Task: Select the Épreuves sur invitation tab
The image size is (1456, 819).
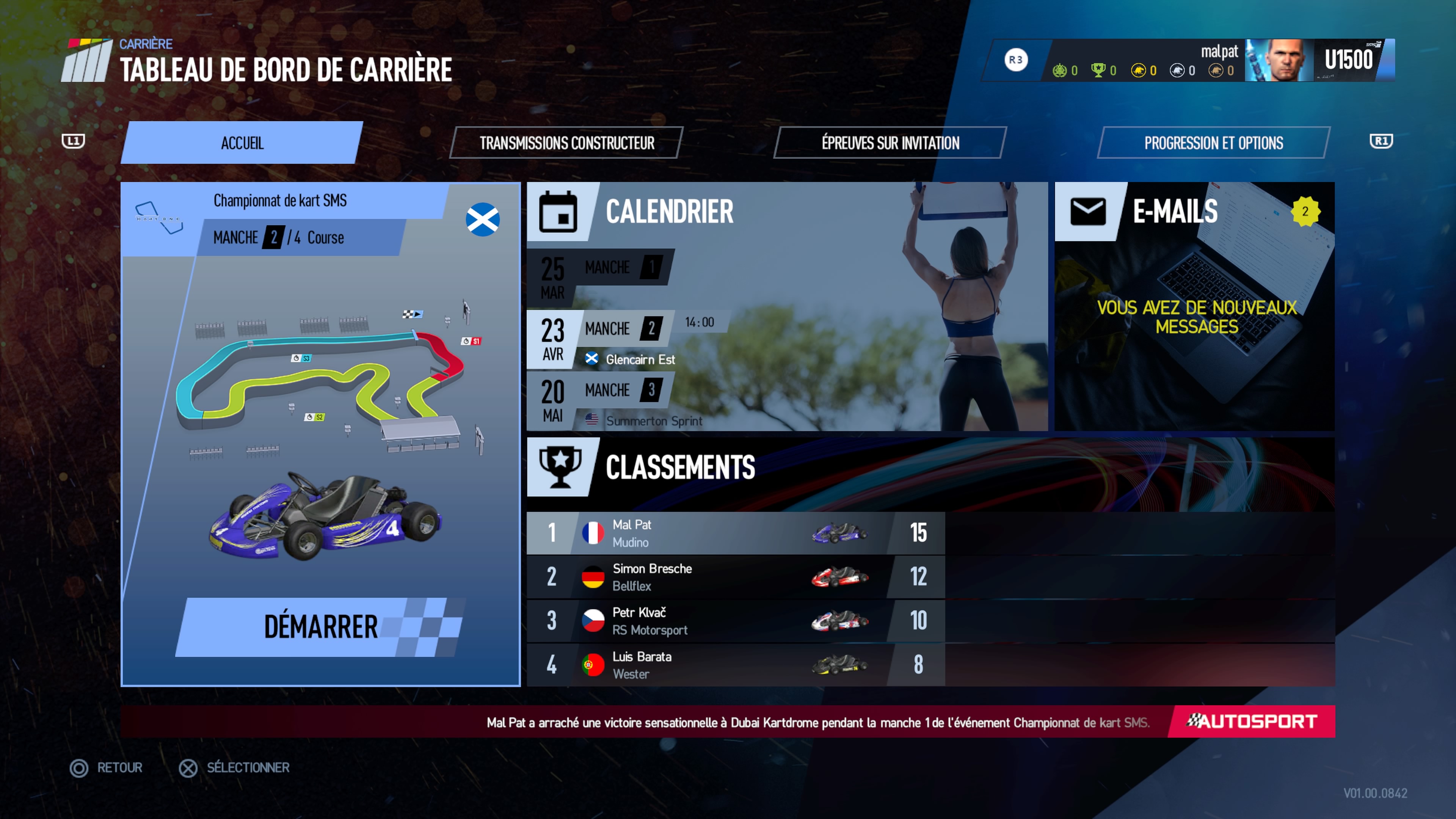Action: [x=890, y=143]
